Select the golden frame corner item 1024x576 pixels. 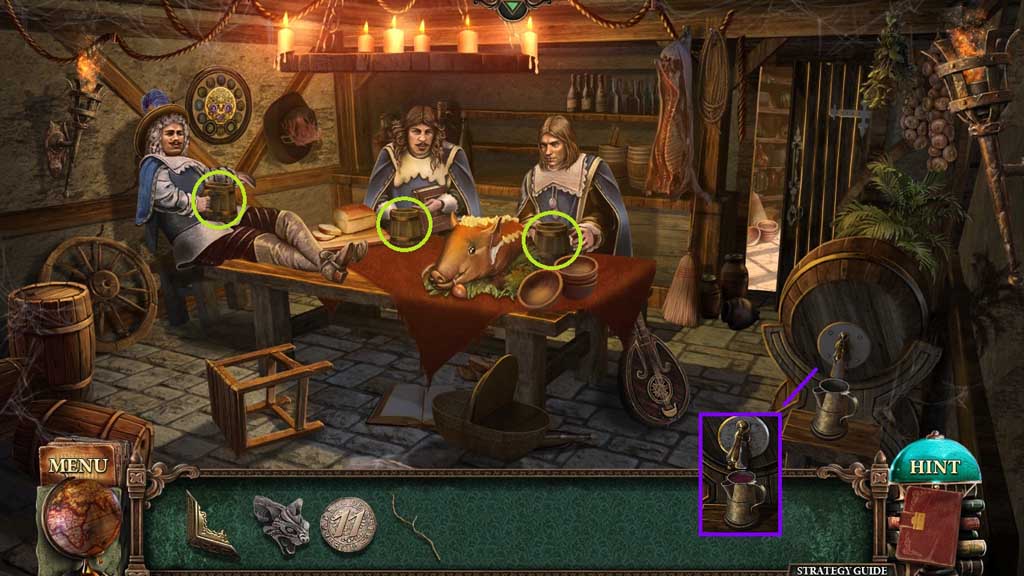(211, 523)
